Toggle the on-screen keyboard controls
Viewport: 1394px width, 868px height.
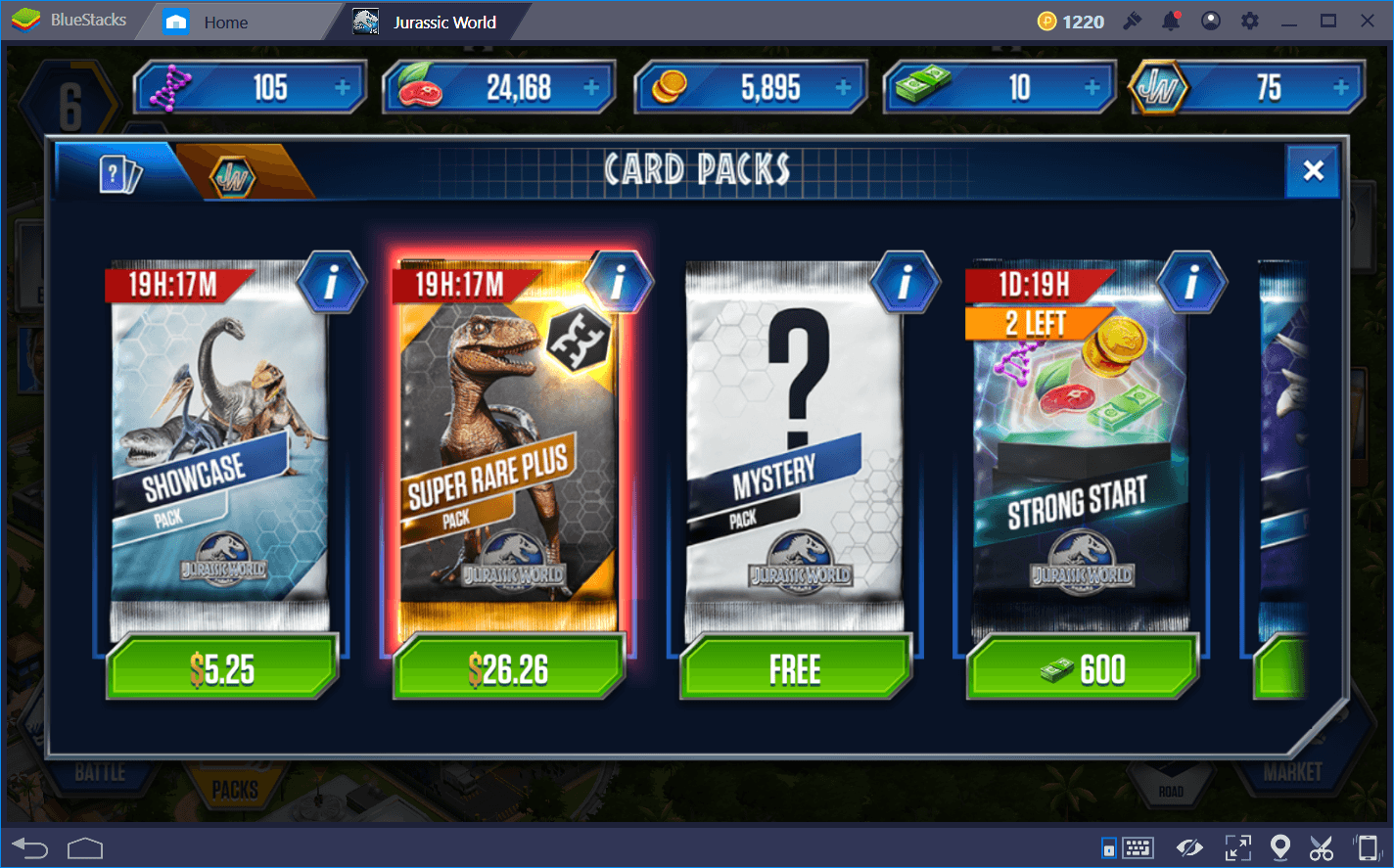pos(1138,847)
